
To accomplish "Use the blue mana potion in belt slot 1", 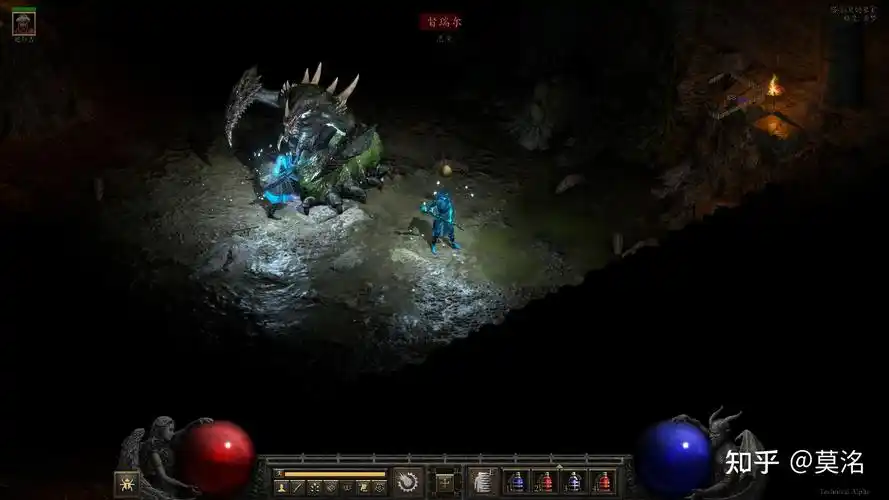I will [x=516, y=482].
